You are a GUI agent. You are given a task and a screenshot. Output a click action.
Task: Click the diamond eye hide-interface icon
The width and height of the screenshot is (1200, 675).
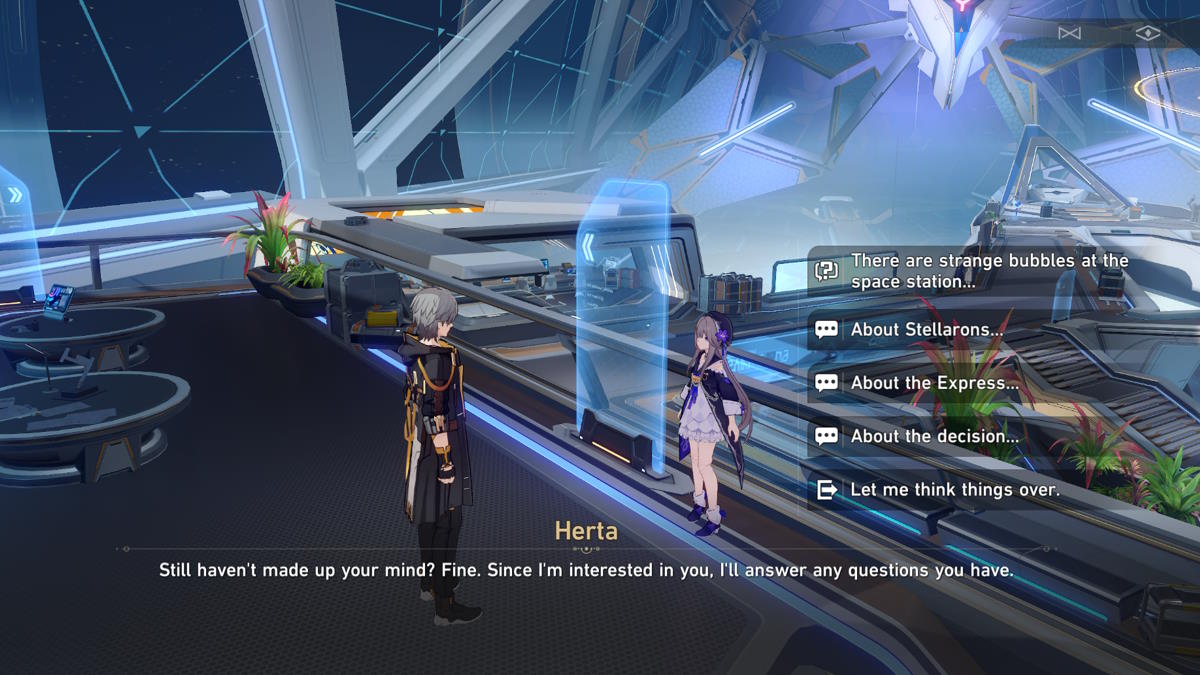(x=1147, y=33)
